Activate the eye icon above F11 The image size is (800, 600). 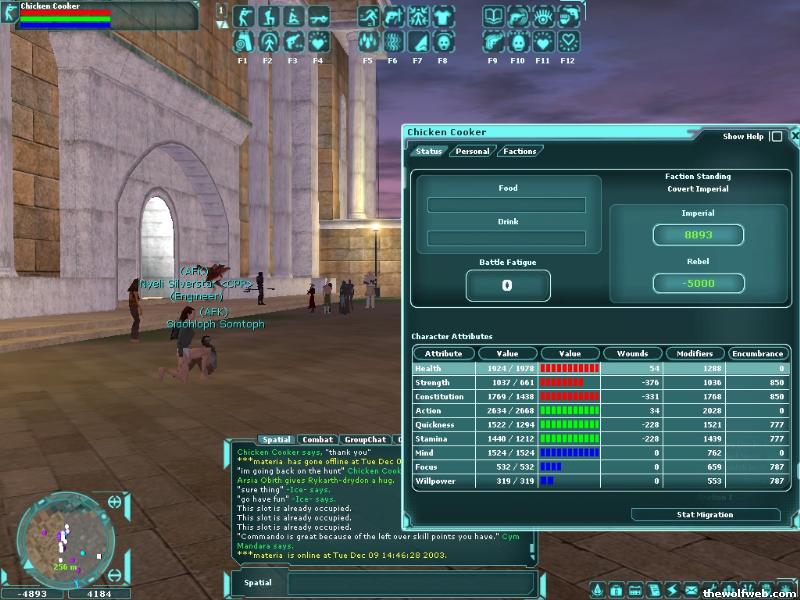(543, 17)
